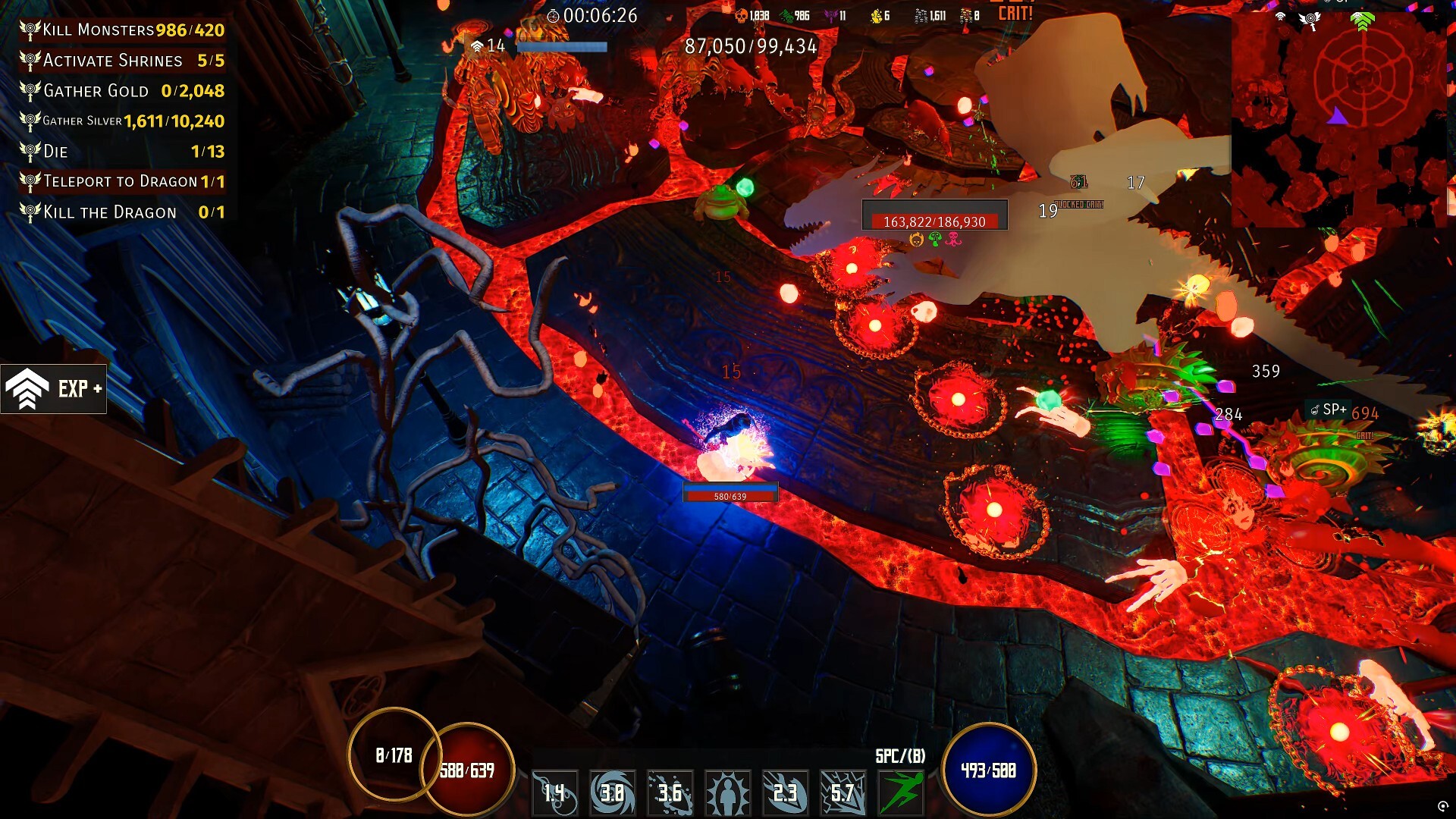1456x819 pixels.
Task: Activate the fireball comet ability
Action: [x=555, y=792]
